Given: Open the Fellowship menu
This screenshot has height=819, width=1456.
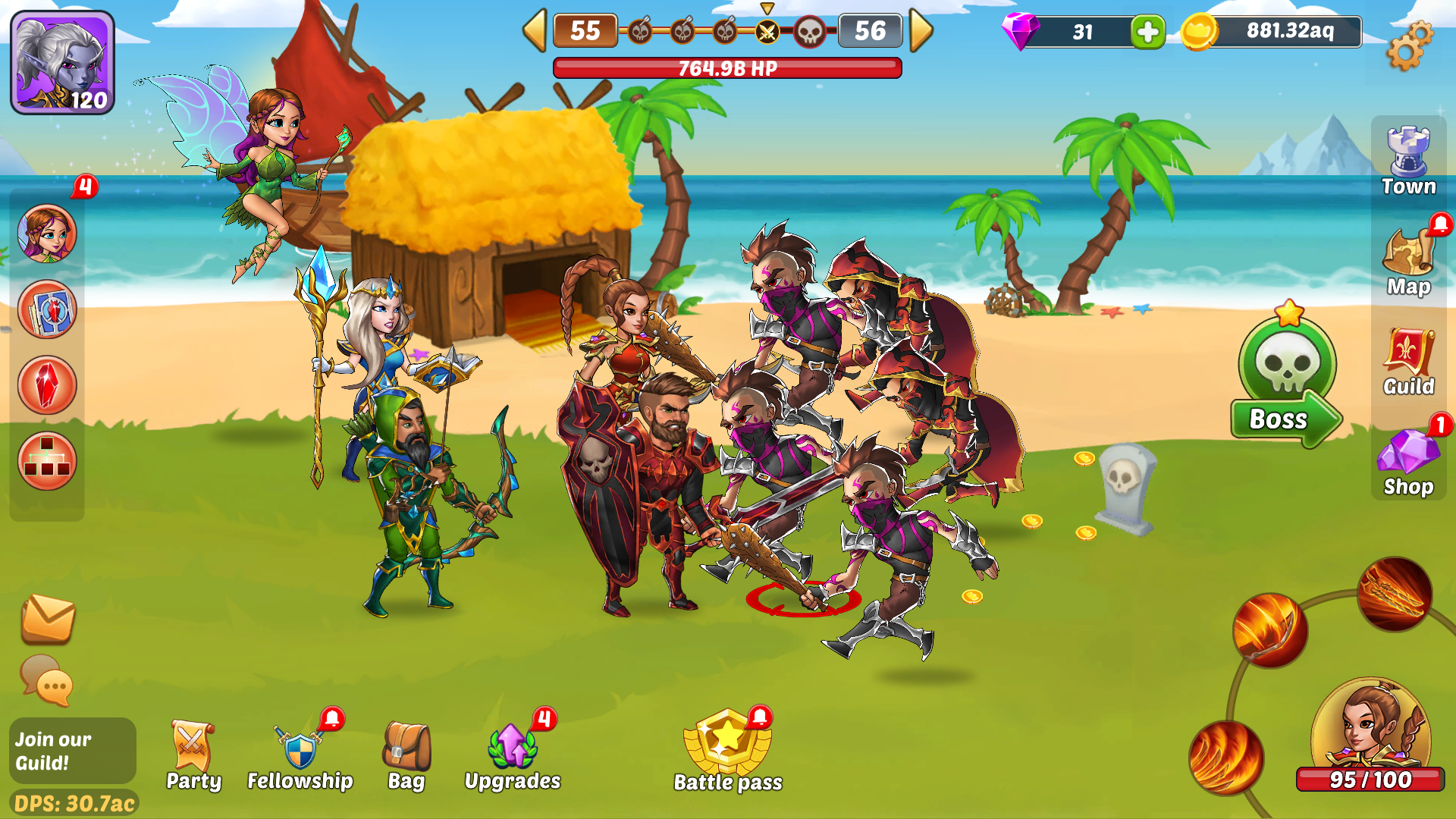Looking at the screenshot, I should point(300,755).
